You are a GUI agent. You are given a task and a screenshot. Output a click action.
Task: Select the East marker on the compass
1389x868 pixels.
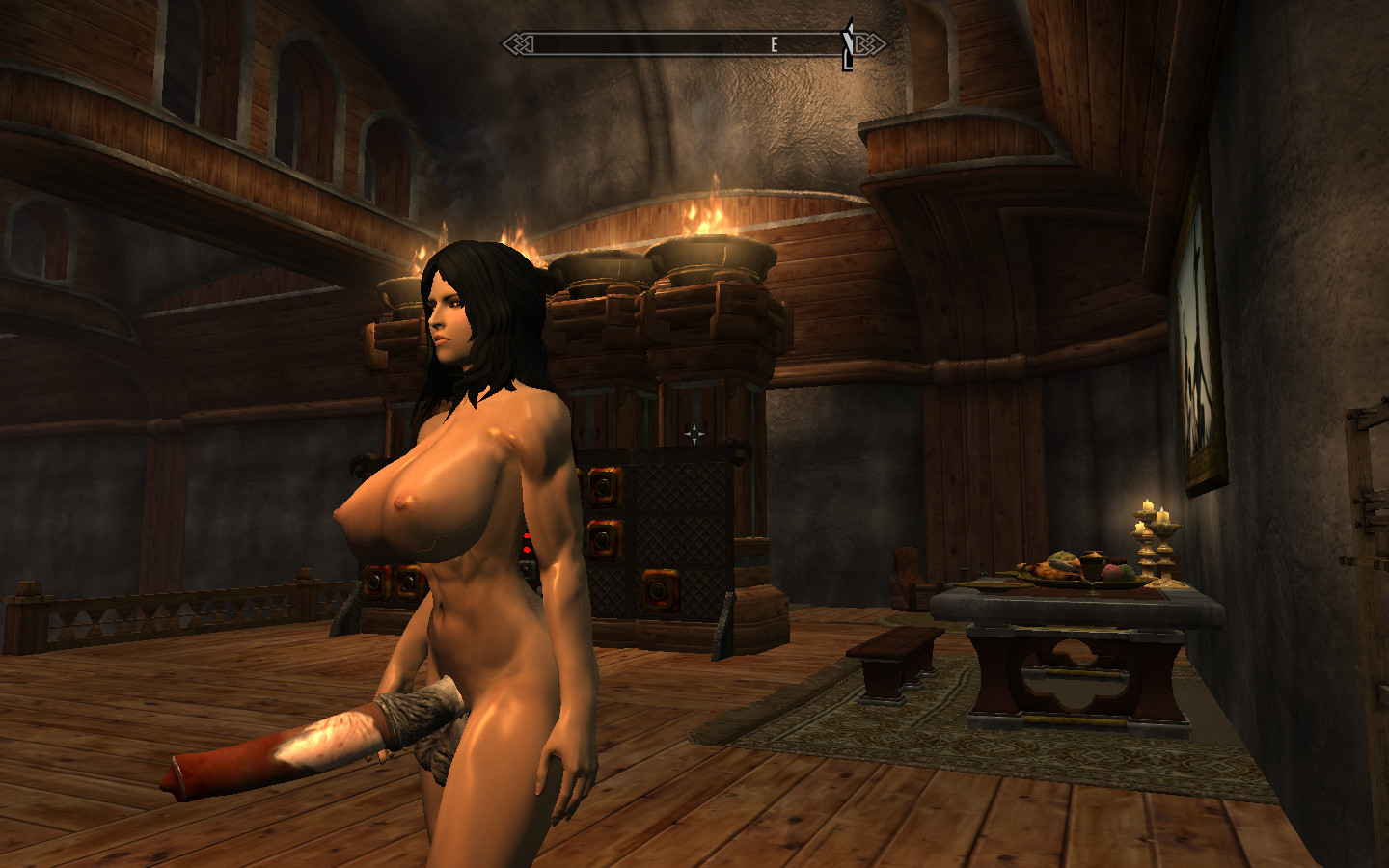click(x=774, y=44)
